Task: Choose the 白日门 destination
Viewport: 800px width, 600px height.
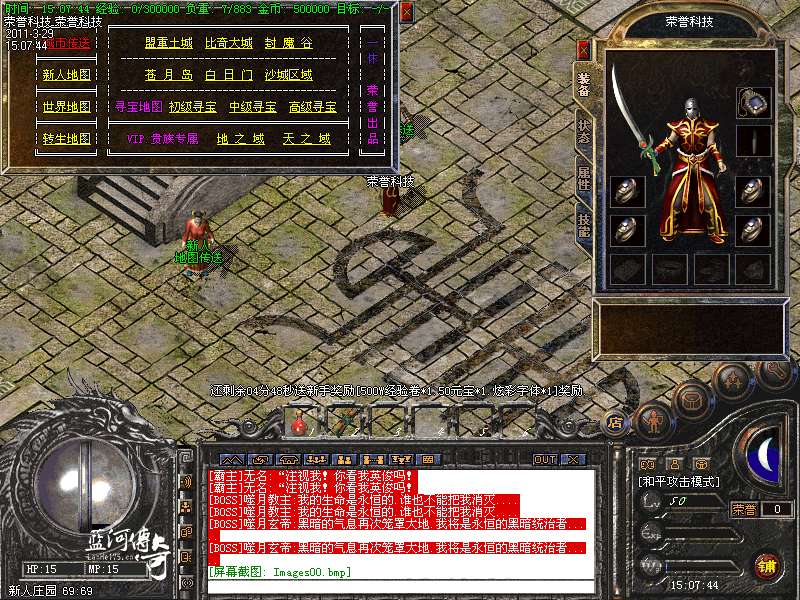Action: pos(229,75)
